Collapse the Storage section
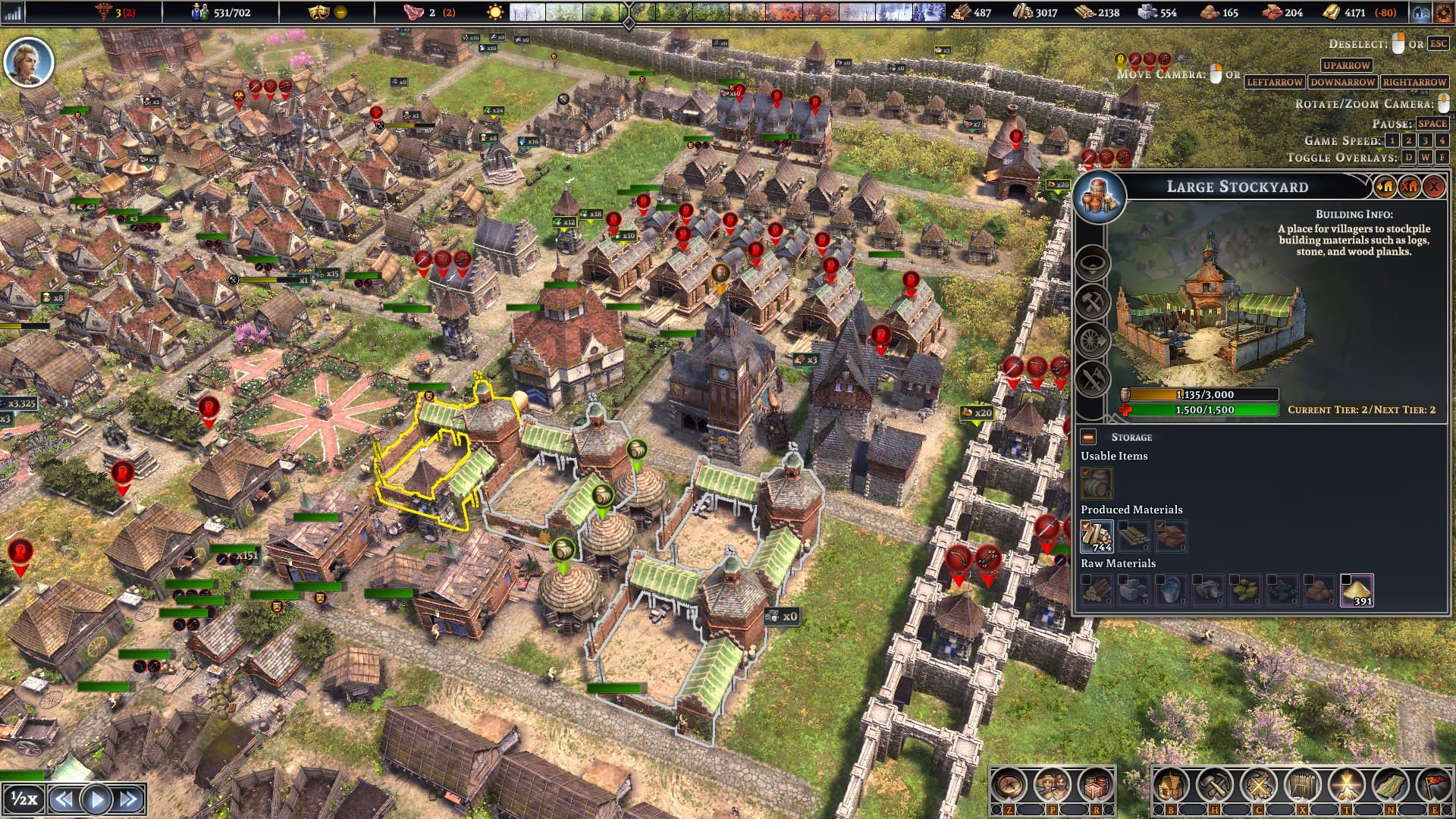This screenshot has height=819, width=1456. (x=1088, y=437)
